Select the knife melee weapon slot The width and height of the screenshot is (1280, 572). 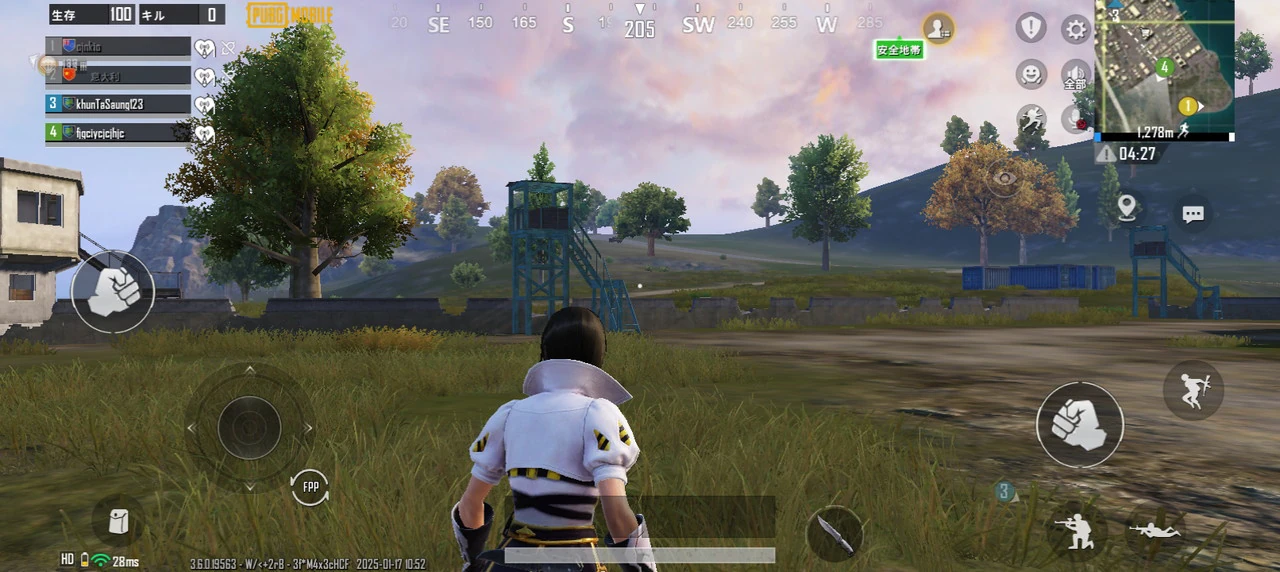click(x=834, y=533)
